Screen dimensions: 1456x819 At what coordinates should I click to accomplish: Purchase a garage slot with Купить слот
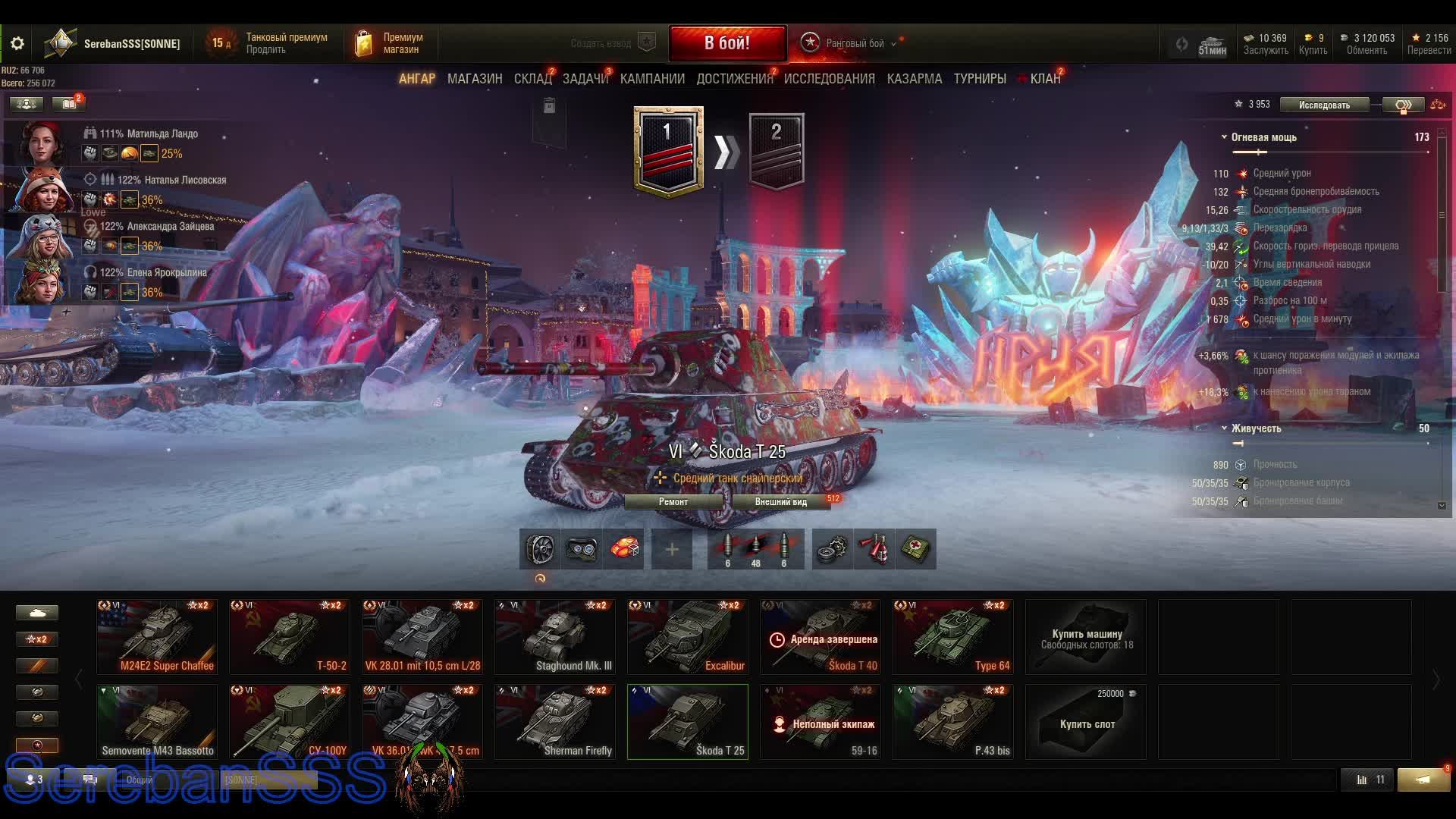pyautogui.click(x=1086, y=722)
